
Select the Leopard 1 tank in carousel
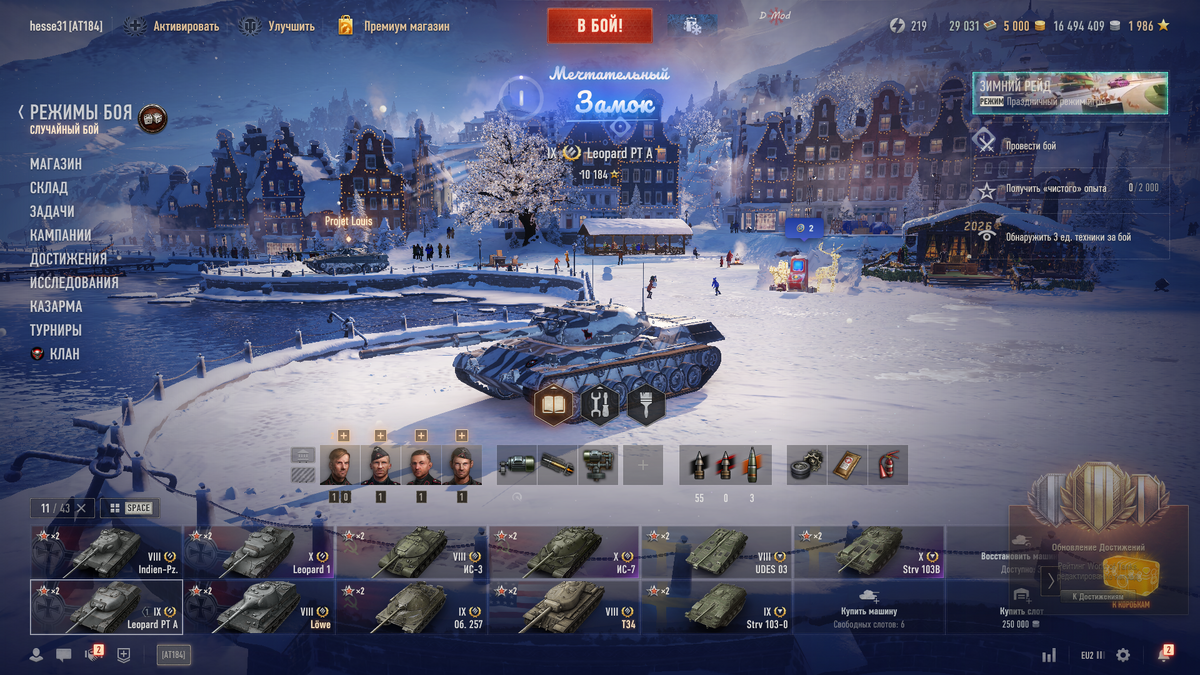pos(259,552)
